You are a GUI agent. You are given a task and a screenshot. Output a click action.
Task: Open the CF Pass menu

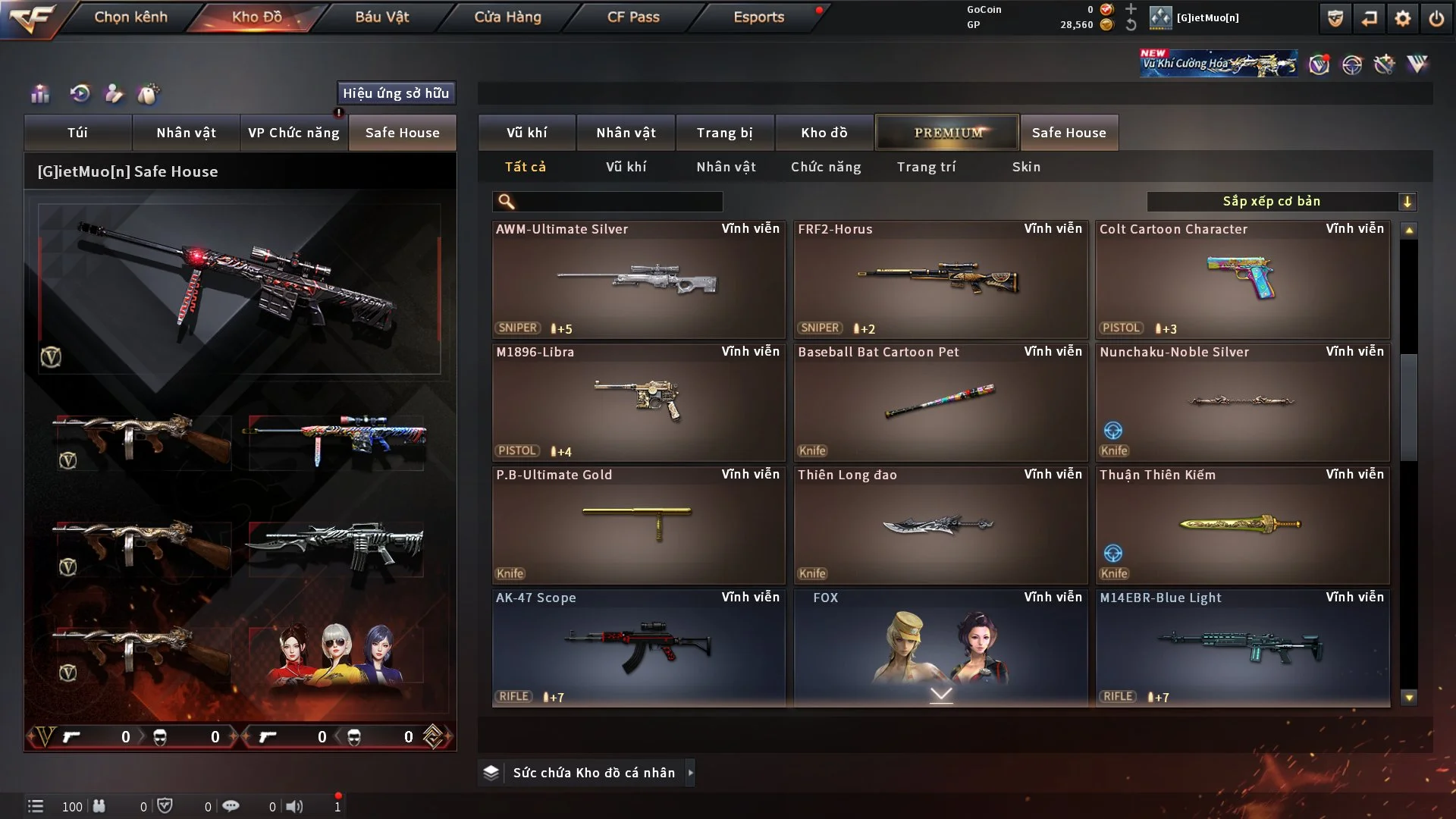click(x=633, y=17)
